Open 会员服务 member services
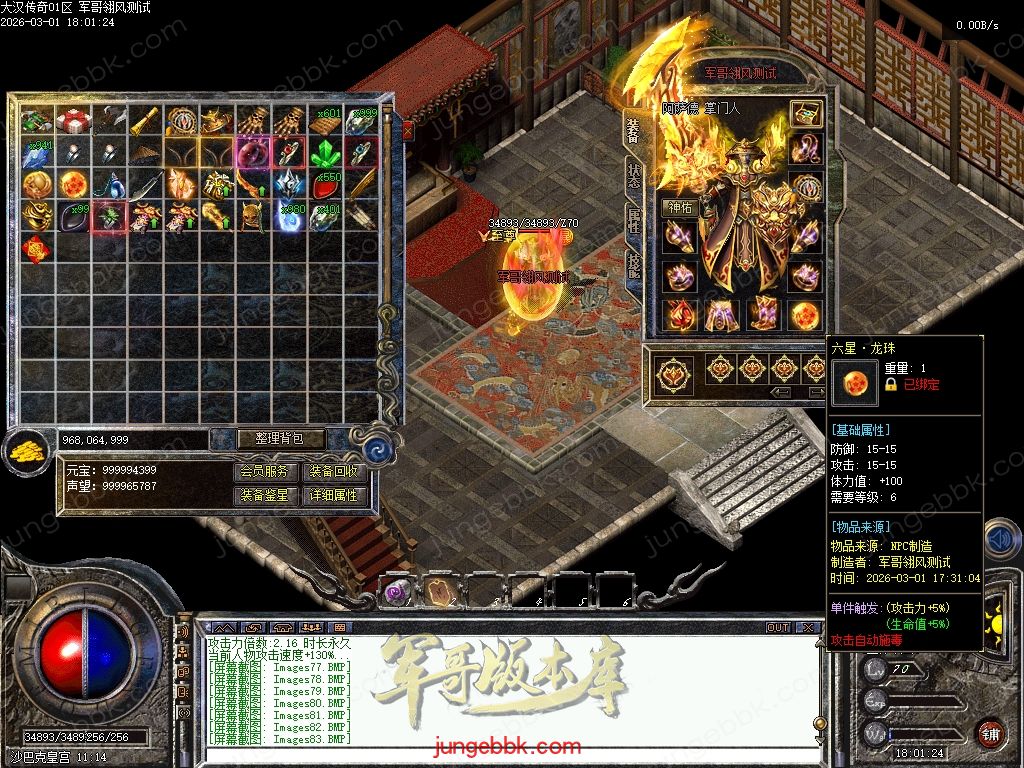The width and height of the screenshot is (1024, 768). click(267, 471)
